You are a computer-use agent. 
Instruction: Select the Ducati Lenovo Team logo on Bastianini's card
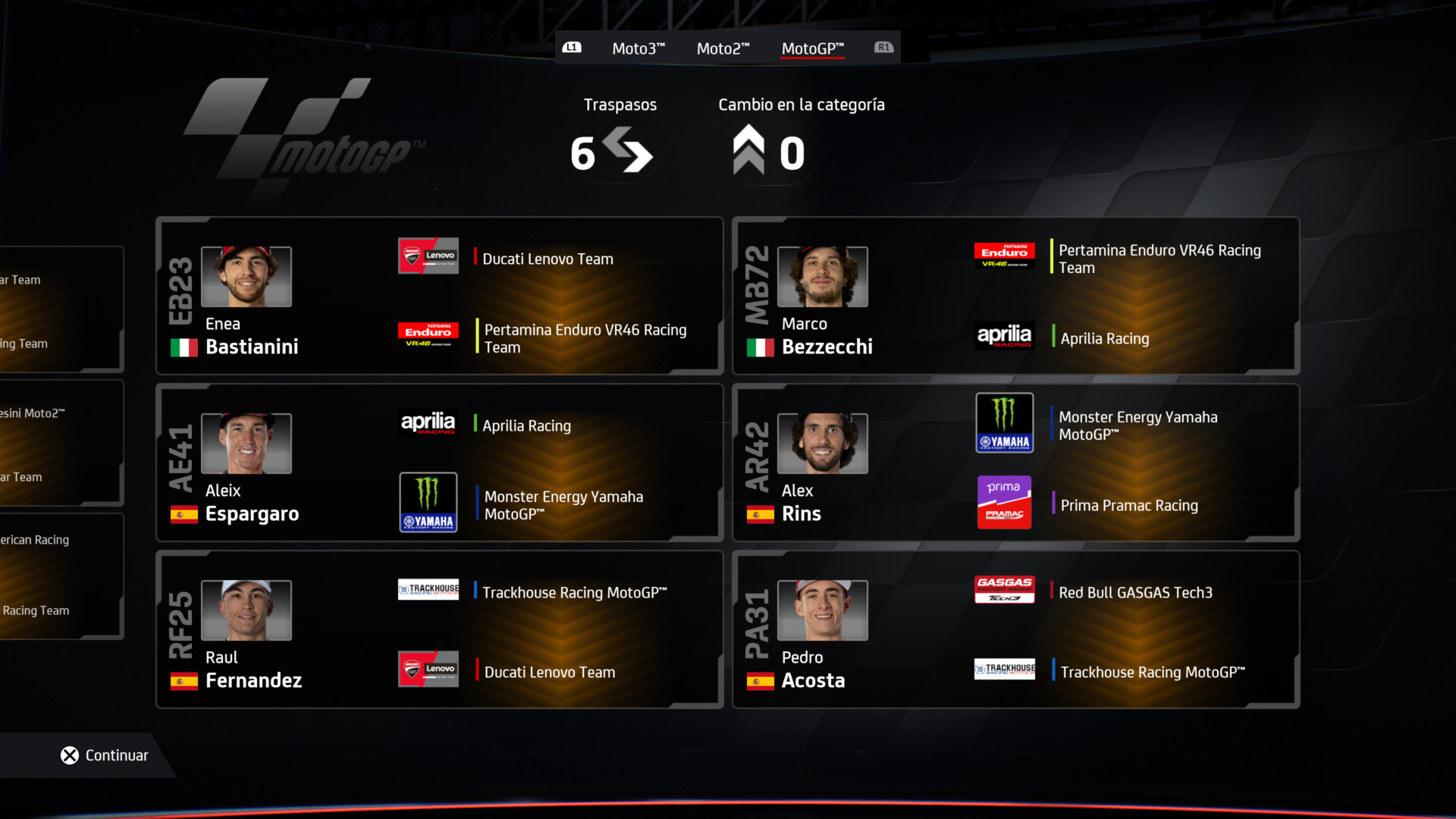tap(428, 256)
